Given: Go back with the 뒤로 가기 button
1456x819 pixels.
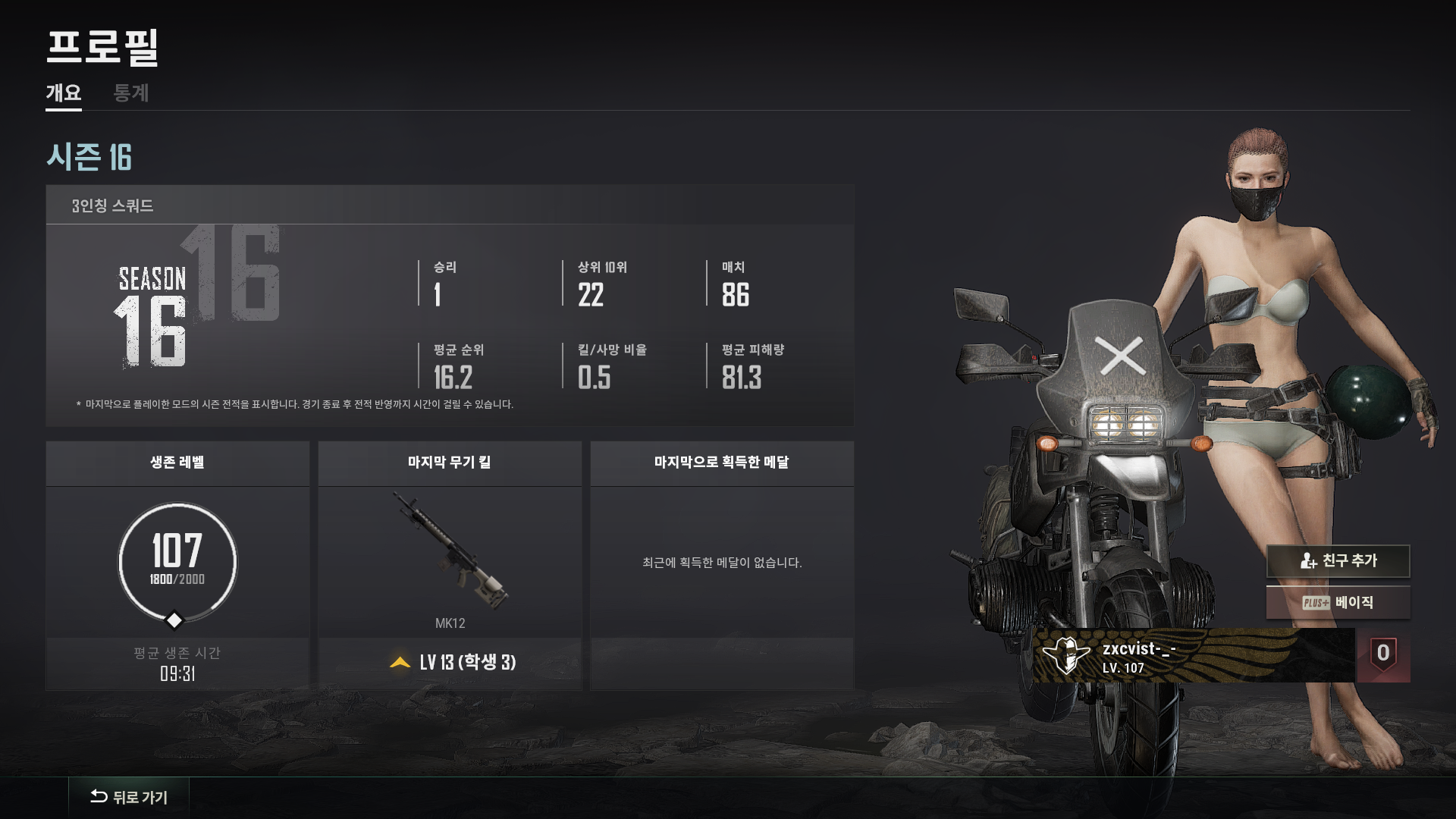Looking at the screenshot, I should (x=129, y=797).
